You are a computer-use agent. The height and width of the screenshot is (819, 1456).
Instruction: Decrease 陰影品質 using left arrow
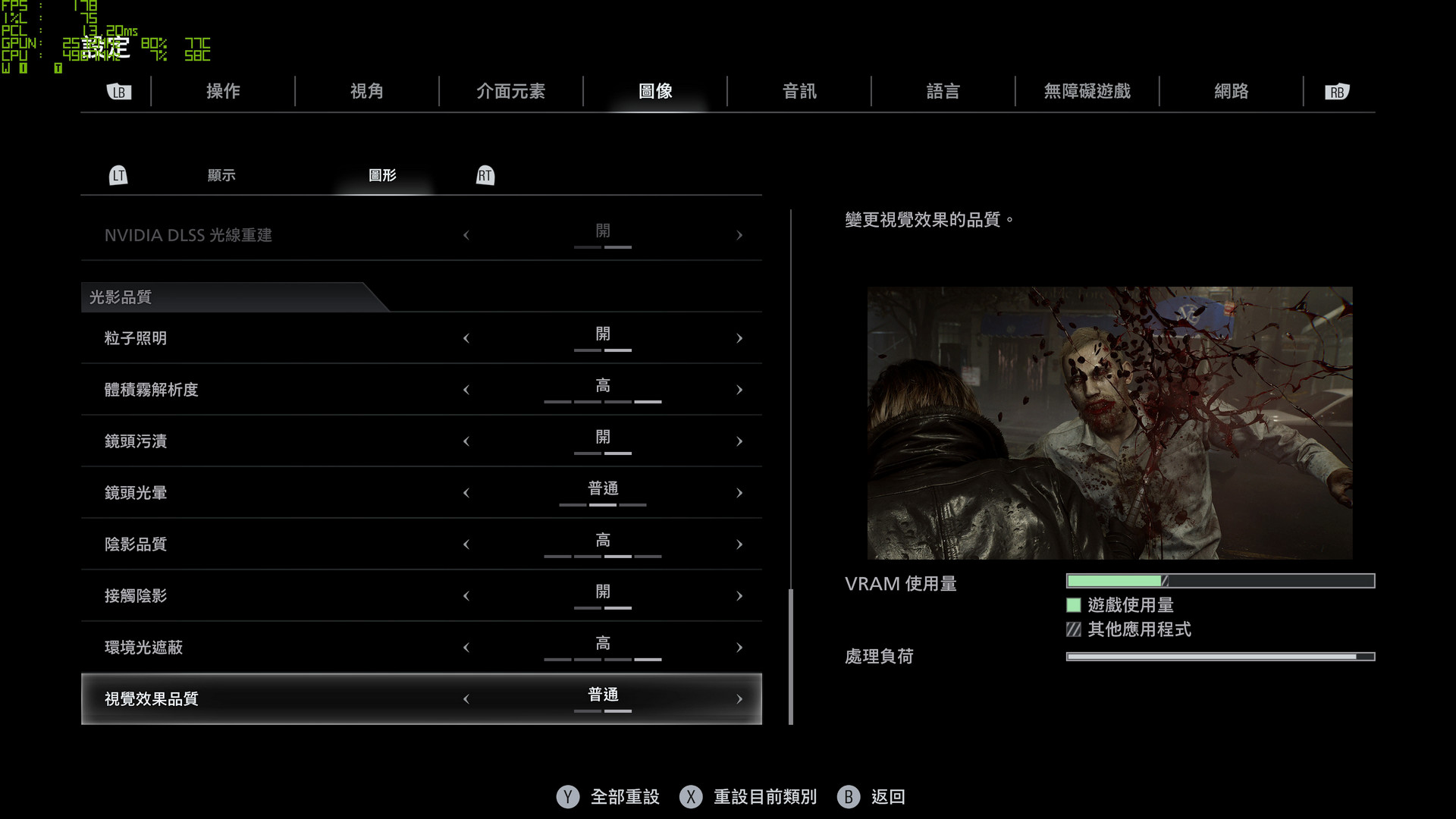pyautogui.click(x=466, y=545)
